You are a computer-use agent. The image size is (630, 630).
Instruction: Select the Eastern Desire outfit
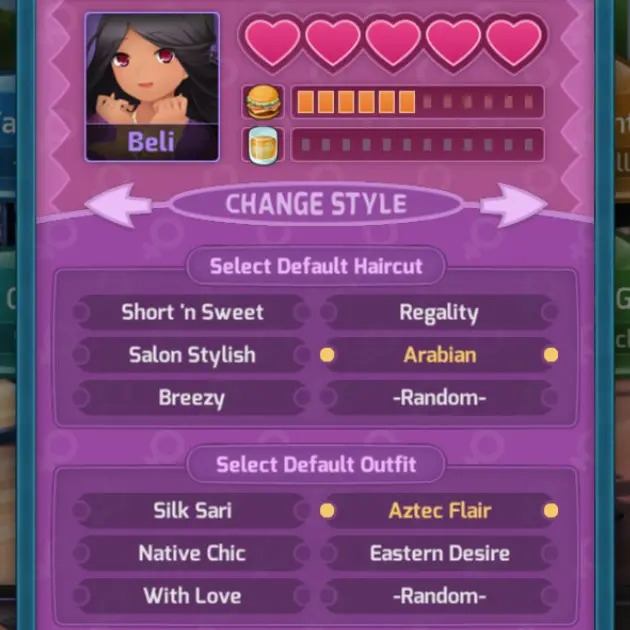(x=439, y=553)
